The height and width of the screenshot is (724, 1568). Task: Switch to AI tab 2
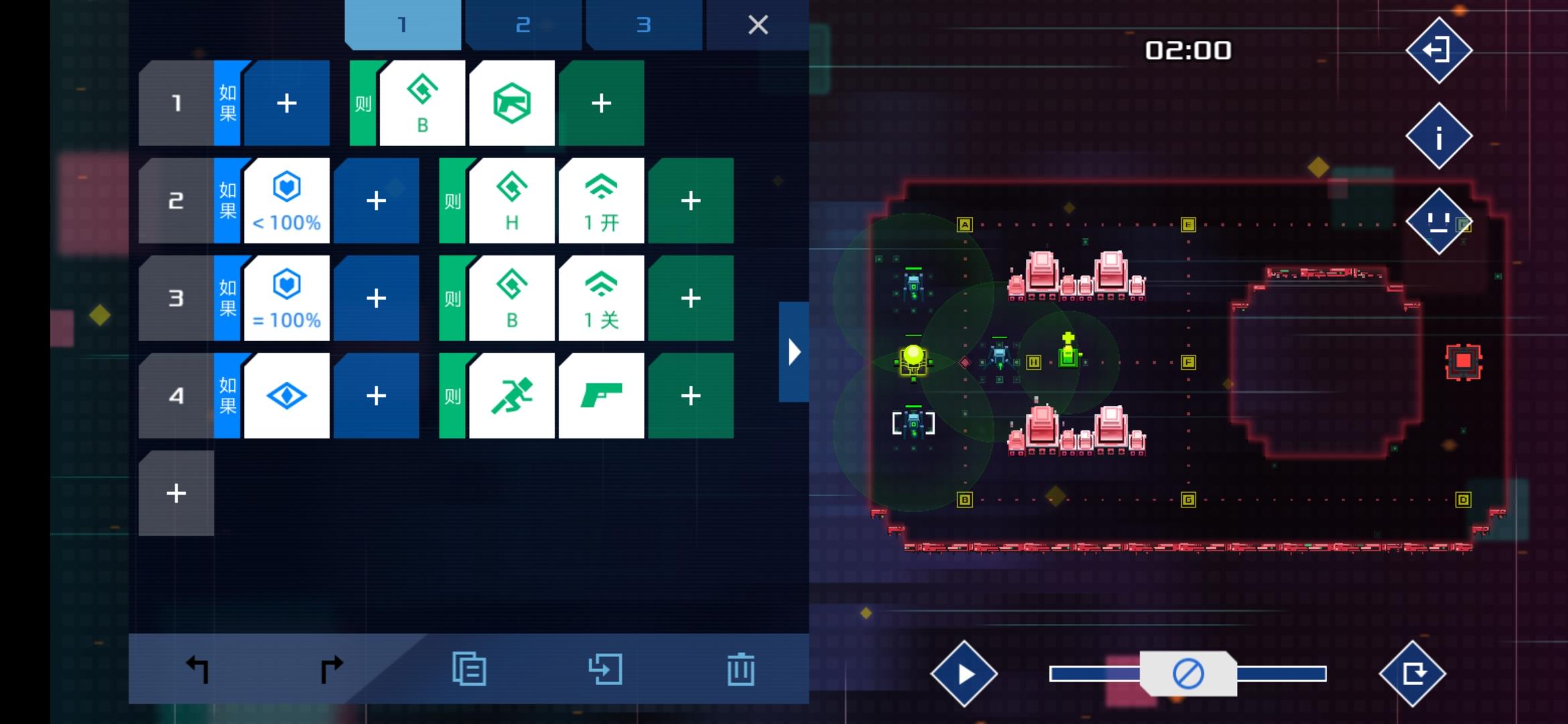pos(523,25)
